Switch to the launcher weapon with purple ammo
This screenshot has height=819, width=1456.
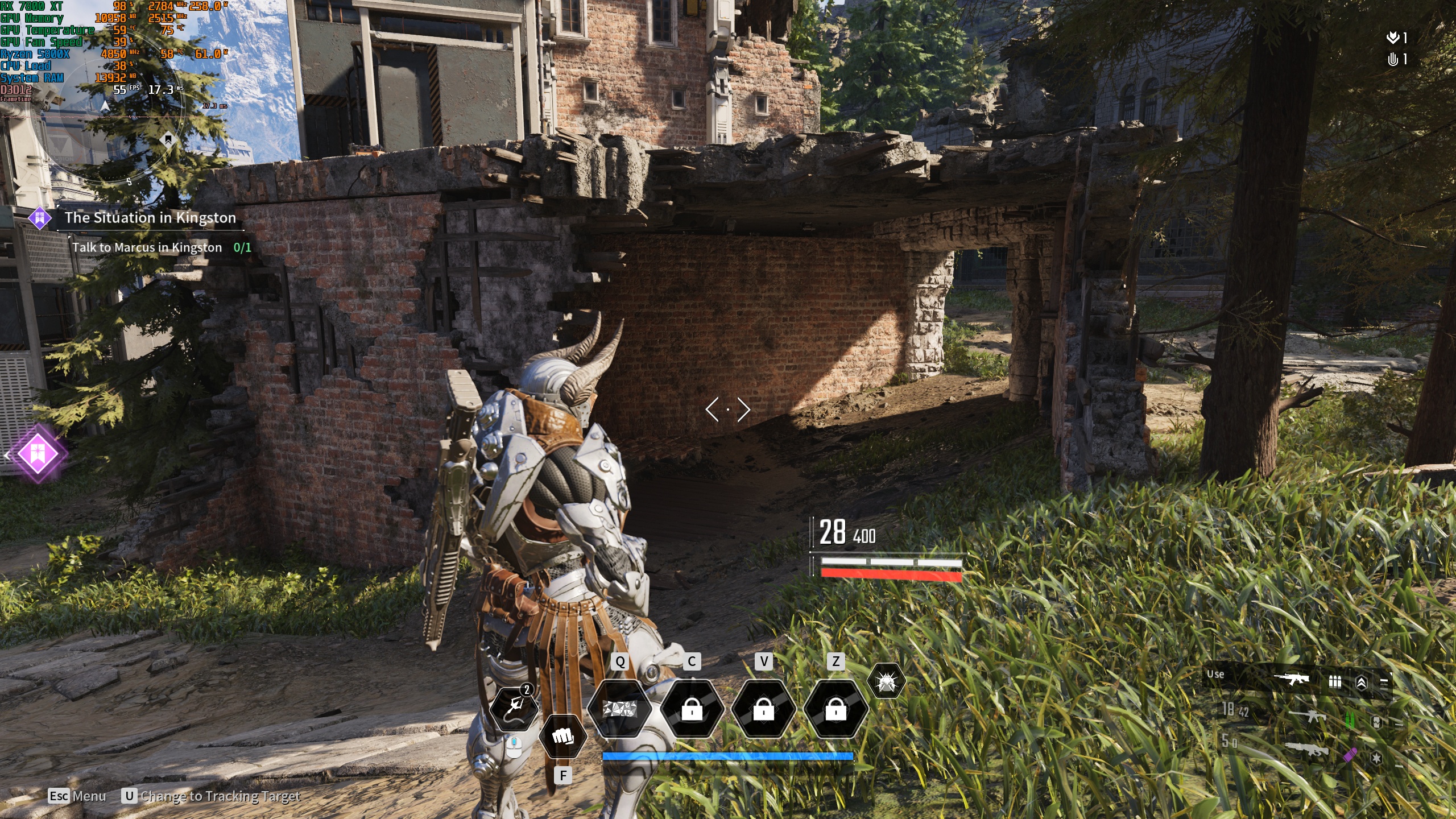(x=1307, y=750)
